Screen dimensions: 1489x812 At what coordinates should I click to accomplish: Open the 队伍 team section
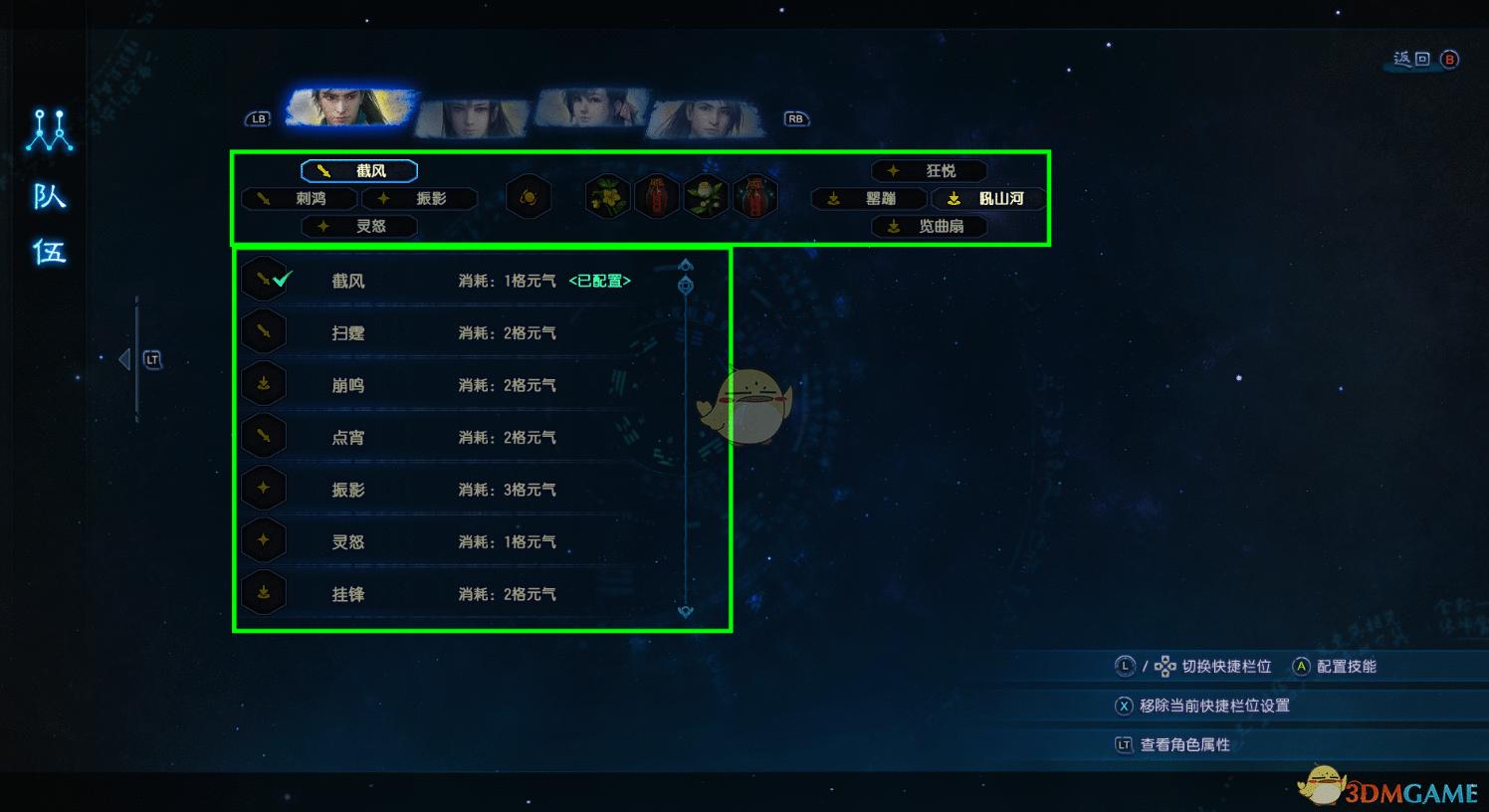[49, 224]
